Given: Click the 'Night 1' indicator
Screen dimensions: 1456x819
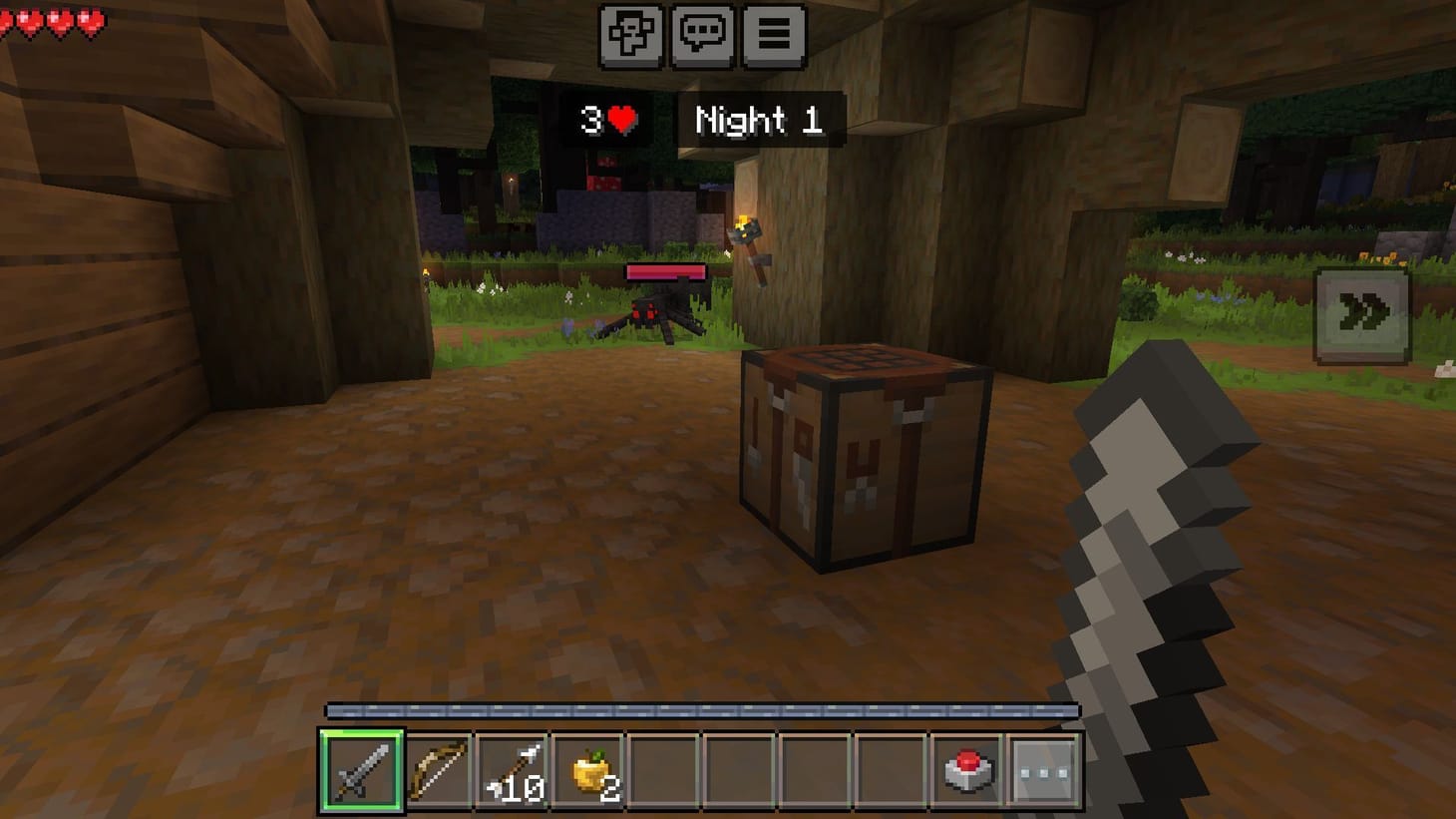Looking at the screenshot, I should tap(758, 122).
